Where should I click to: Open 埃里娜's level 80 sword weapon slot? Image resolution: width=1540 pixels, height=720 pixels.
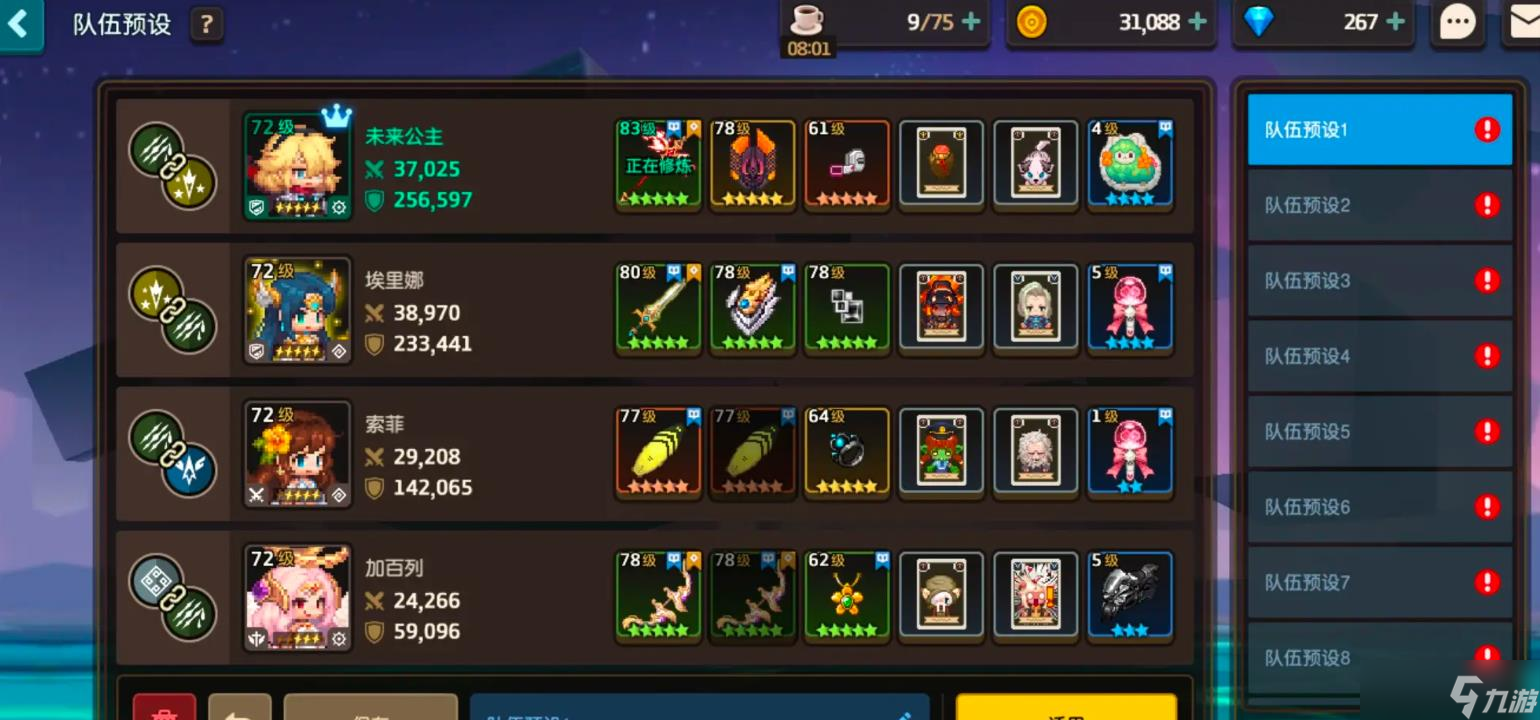(658, 308)
